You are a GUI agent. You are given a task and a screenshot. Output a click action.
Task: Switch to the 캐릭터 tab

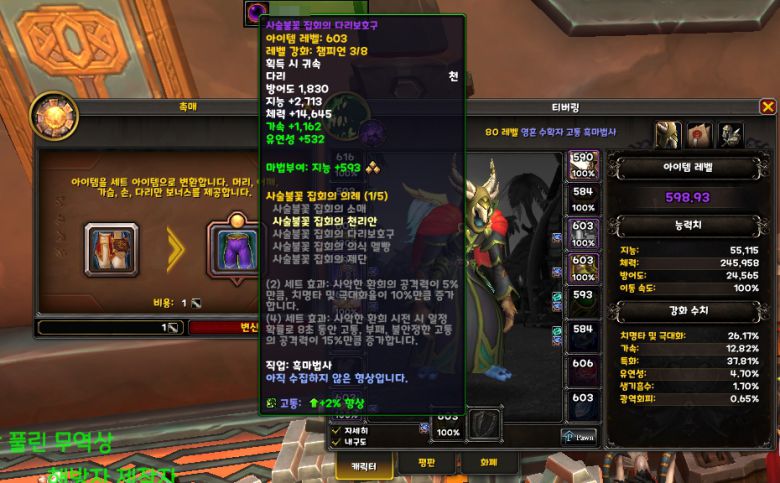click(x=361, y=463)
